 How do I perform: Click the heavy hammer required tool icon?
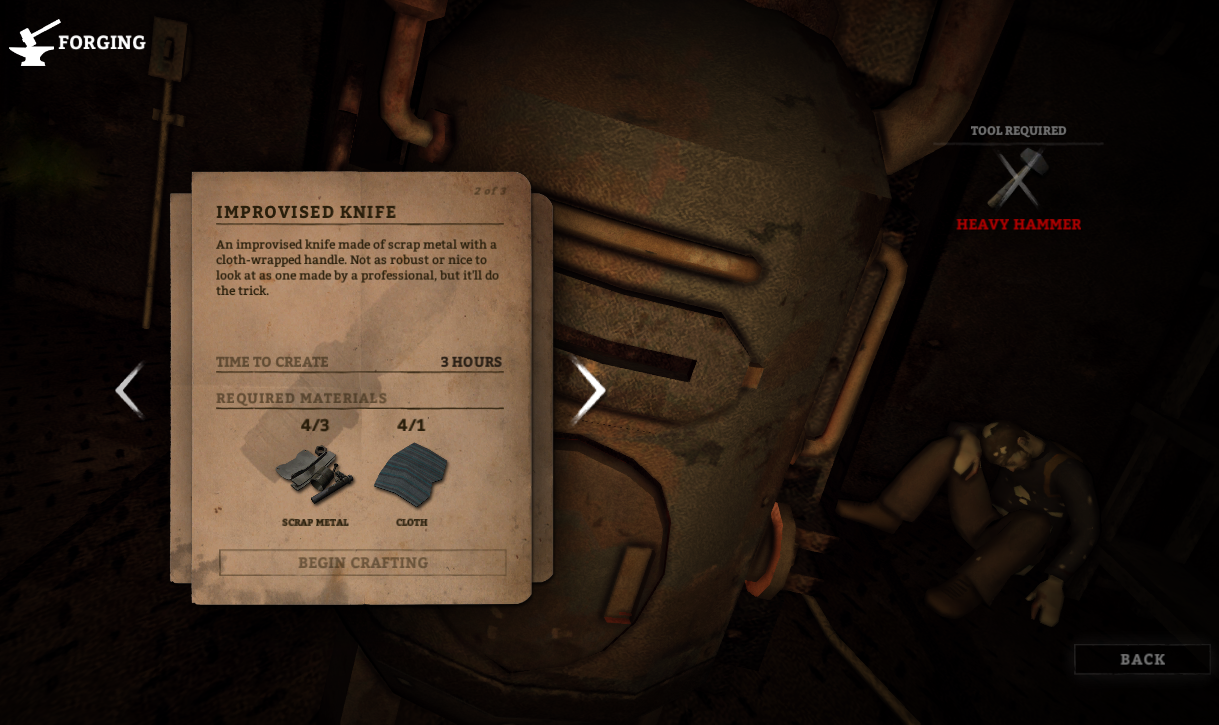coord(1017,179)
